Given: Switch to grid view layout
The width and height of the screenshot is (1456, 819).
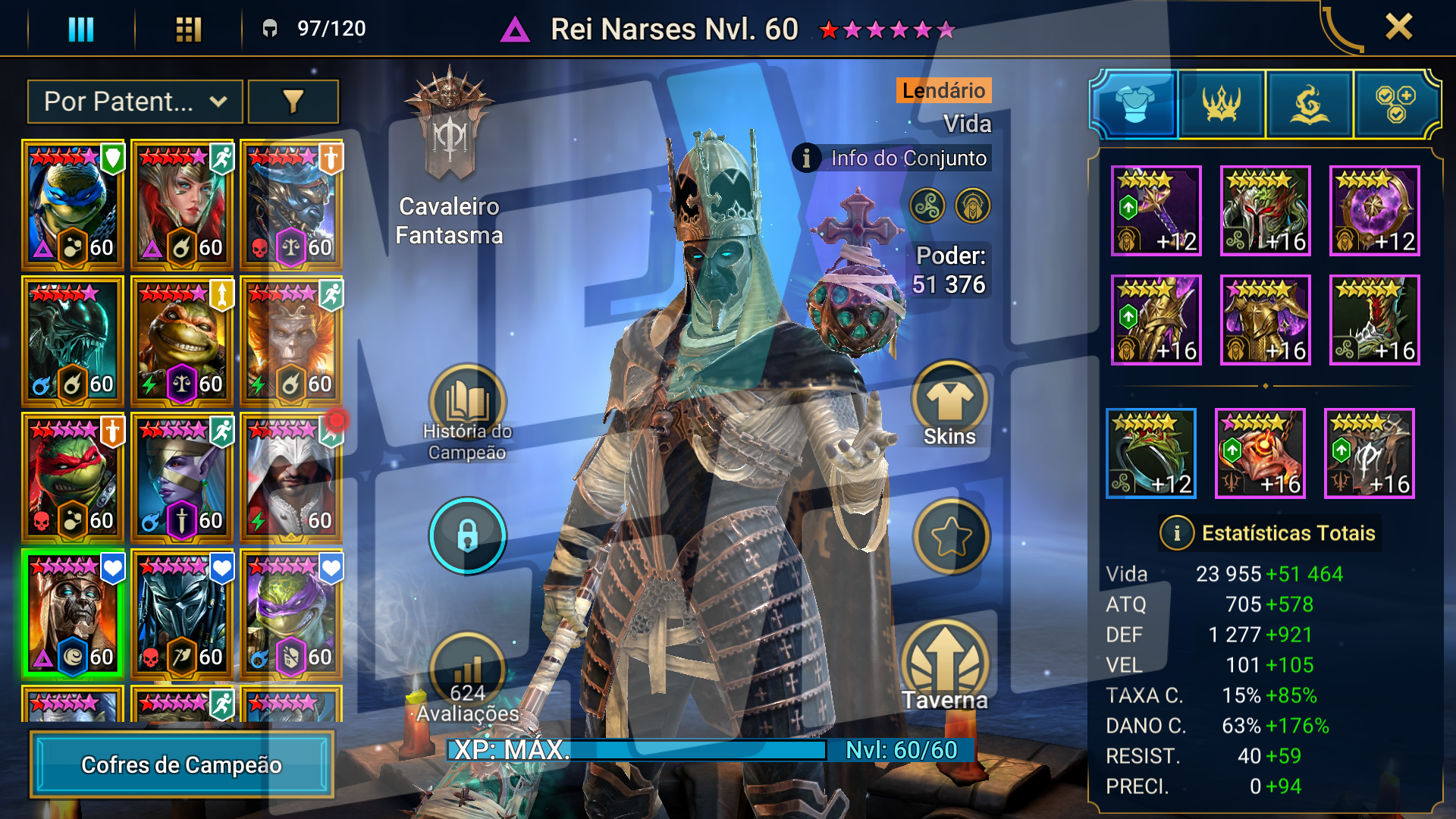Looking at the screenshot, I should 188,30.
